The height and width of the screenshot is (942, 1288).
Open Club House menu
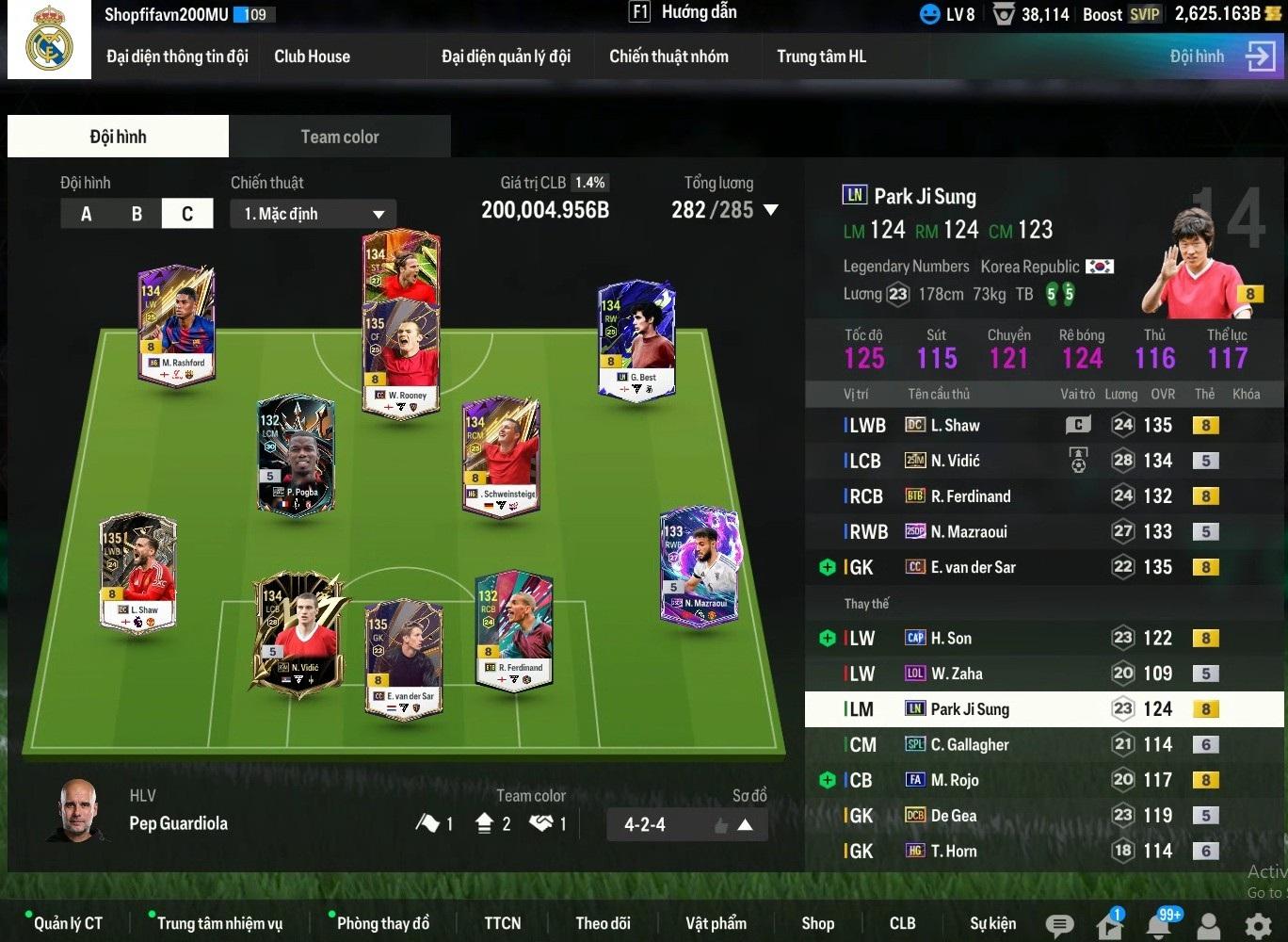[312, 57]
